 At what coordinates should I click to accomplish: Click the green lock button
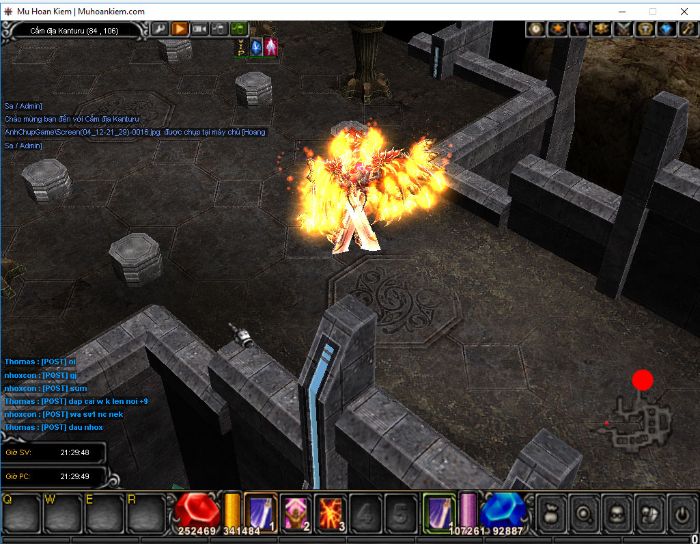click(239, 29)
